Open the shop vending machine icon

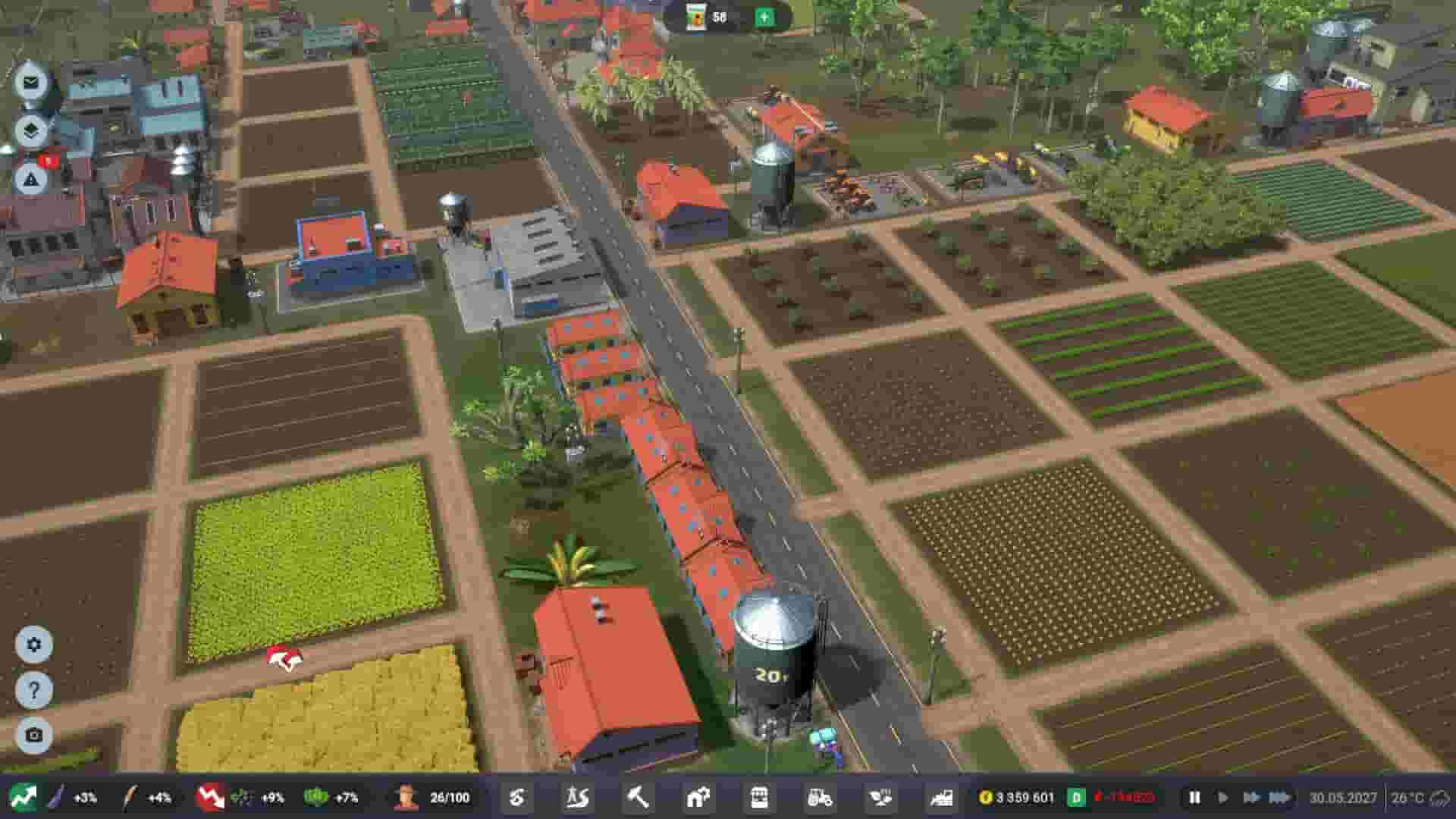pos(759,797)
